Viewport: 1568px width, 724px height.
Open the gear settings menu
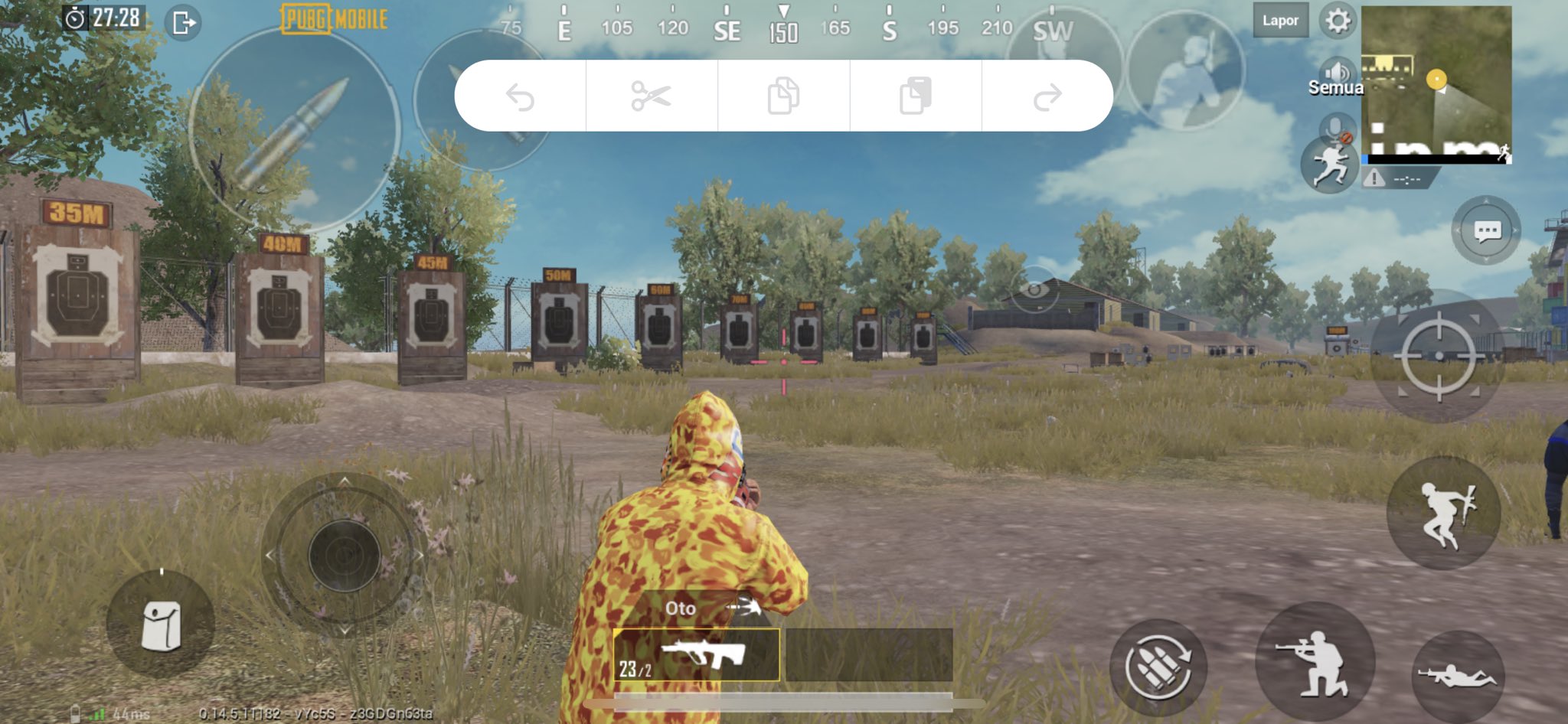click(x=1338, y=21)
